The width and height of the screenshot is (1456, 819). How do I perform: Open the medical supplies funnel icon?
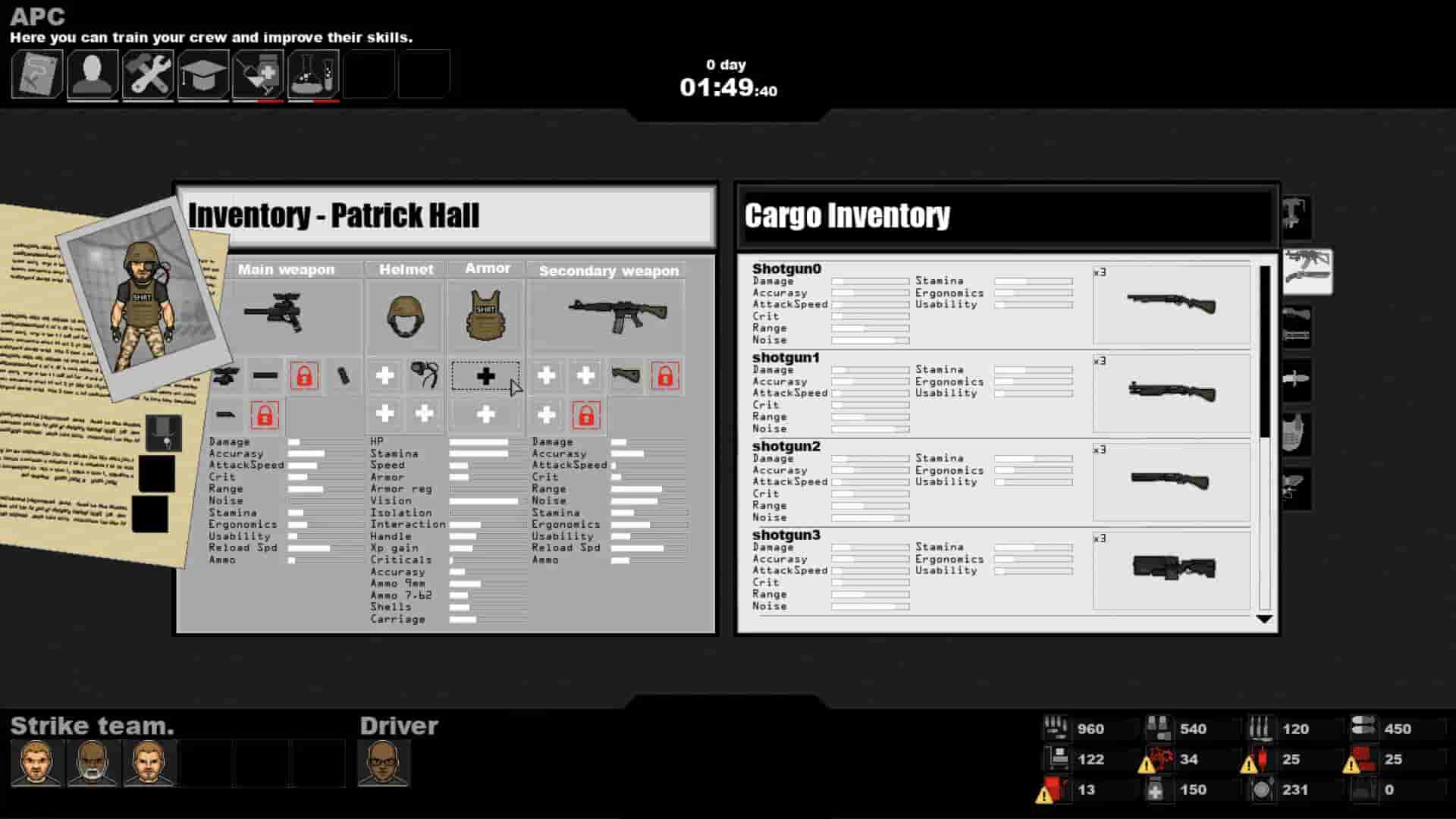click(x=259, y=73)
